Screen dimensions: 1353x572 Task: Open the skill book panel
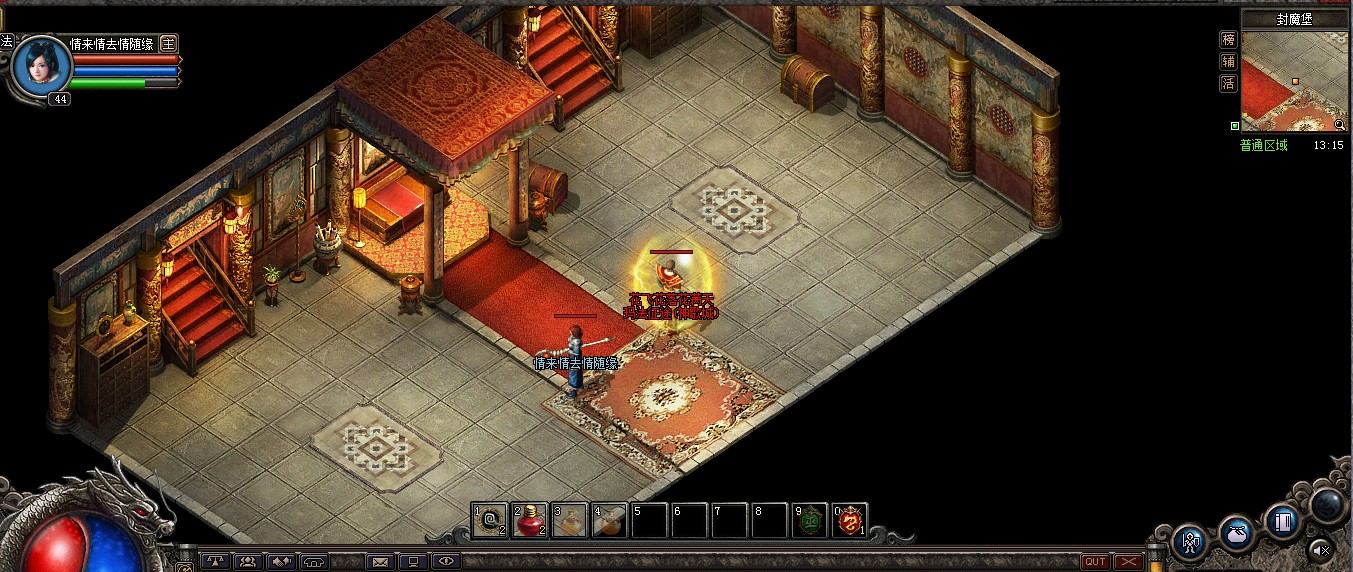click(x=1283, y=521)
